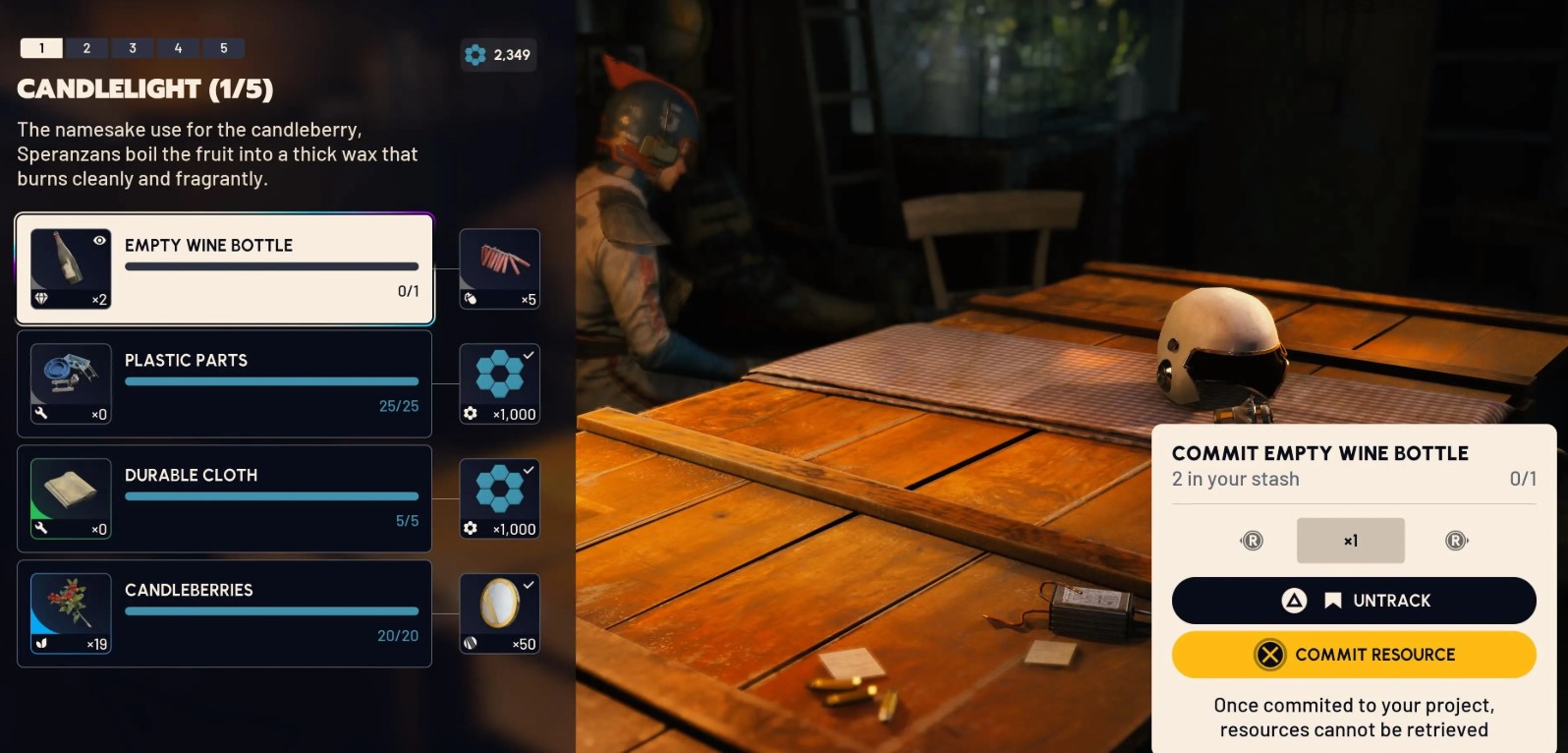Viewport: 1568px width, 753px height.
Task: Go to stage tab 5
Action: coord(224,48)
